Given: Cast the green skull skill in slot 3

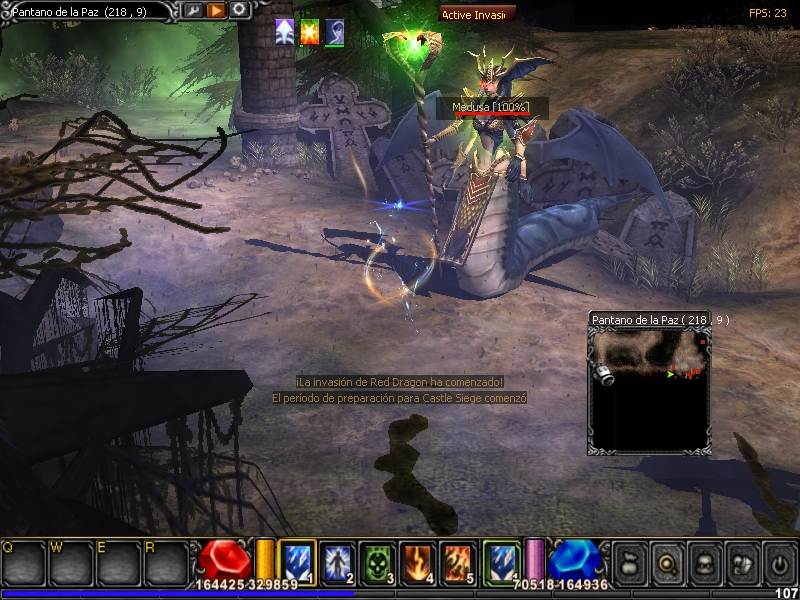Looking at the screenshot, I should (x=377, y=561).
